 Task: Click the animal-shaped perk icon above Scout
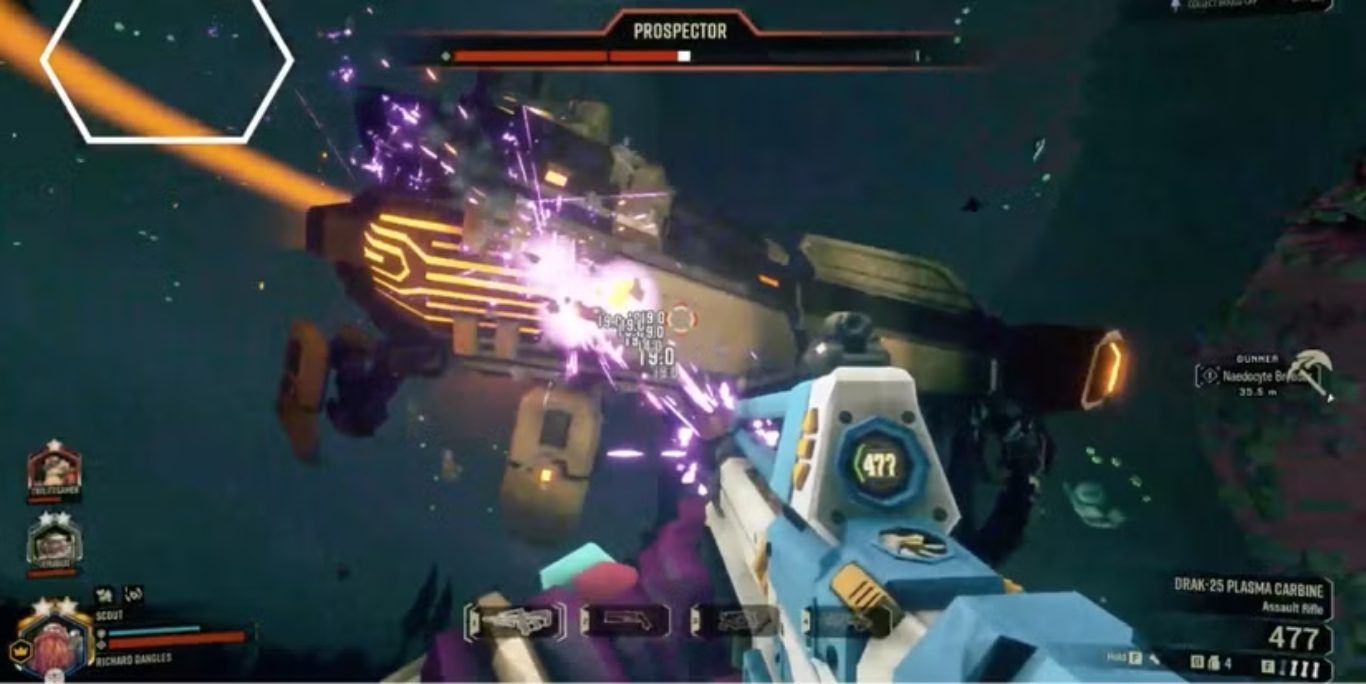pyautogui.click(x=103, y=595)
